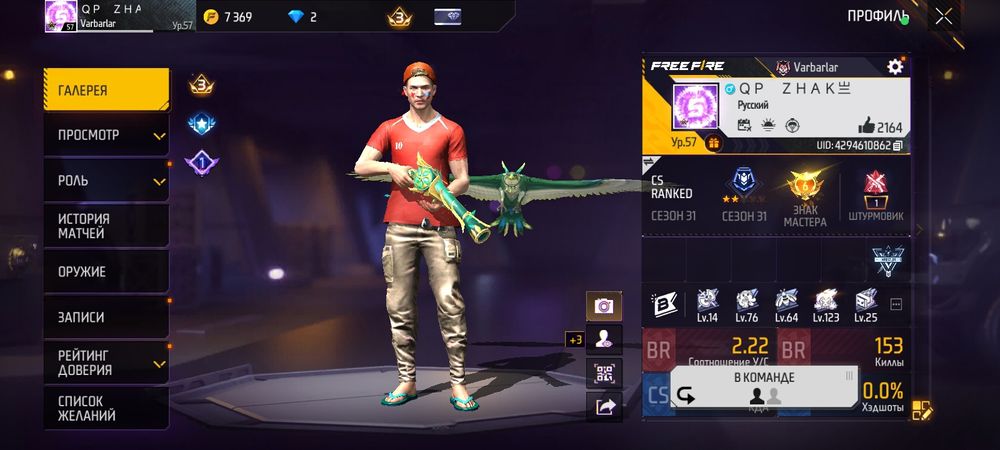The image size is (1000, 450).
Task: Open the gift icon under the avatar
Action: 714,143
